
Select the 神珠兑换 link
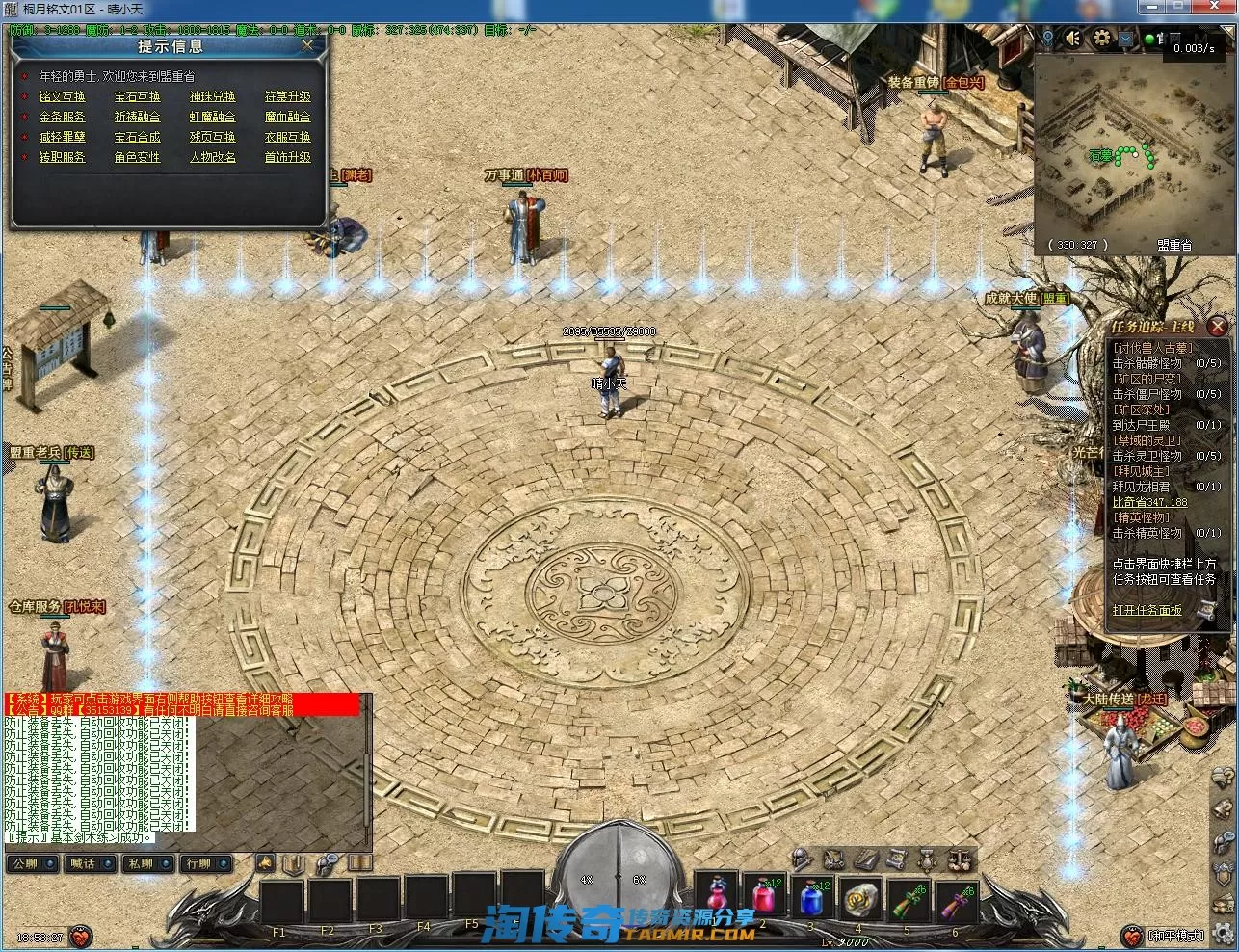213,96
